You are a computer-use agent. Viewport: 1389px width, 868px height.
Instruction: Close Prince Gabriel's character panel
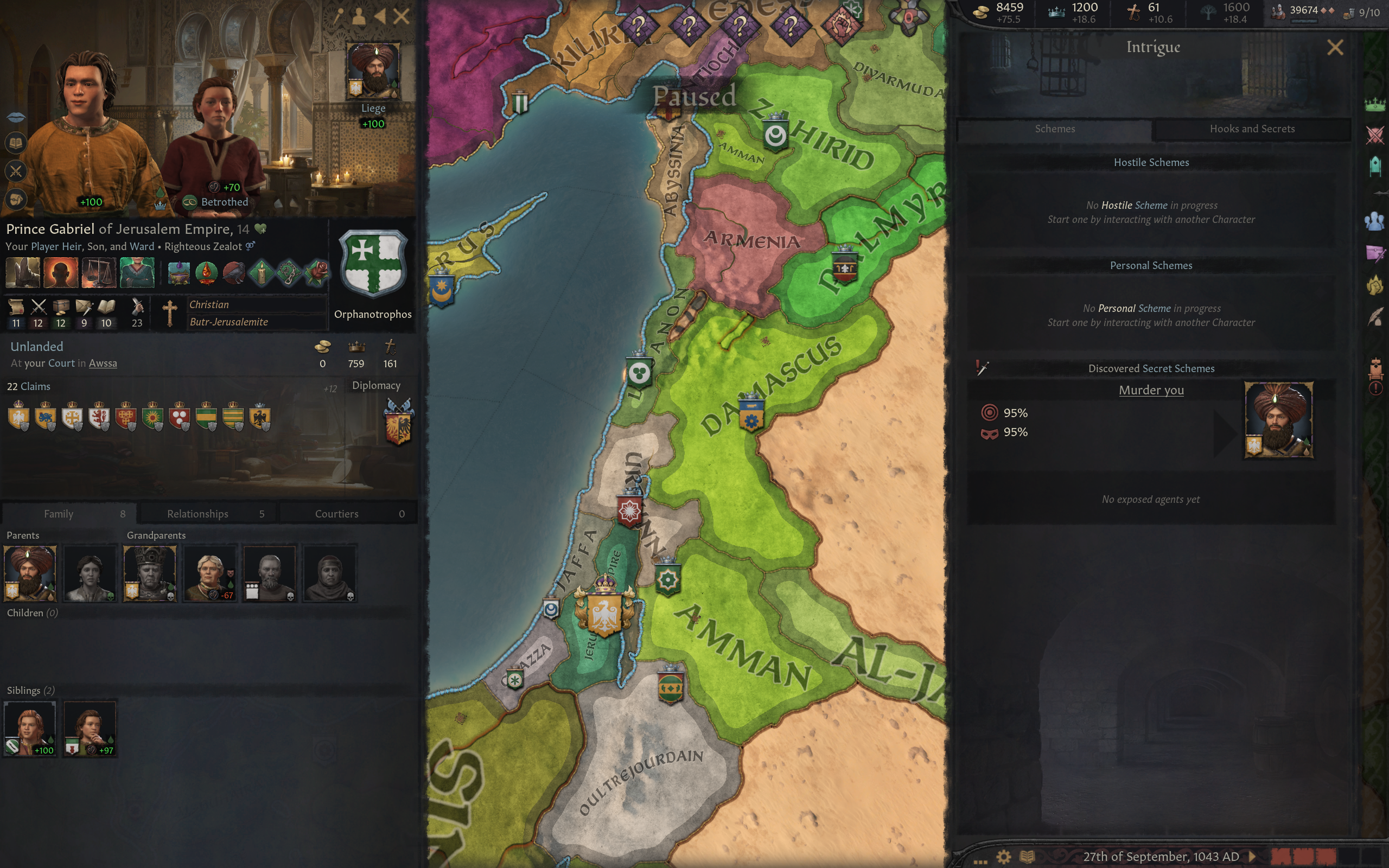point(402,16)
